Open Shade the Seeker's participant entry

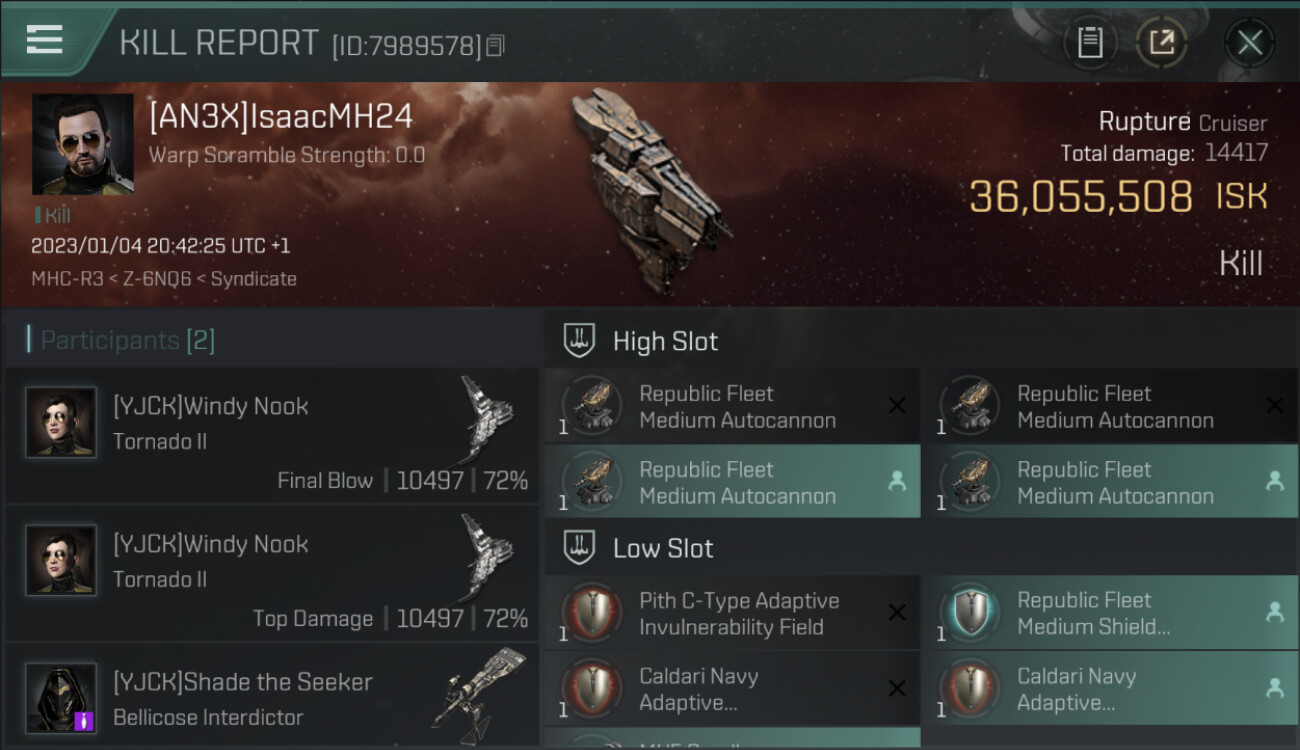272,698
